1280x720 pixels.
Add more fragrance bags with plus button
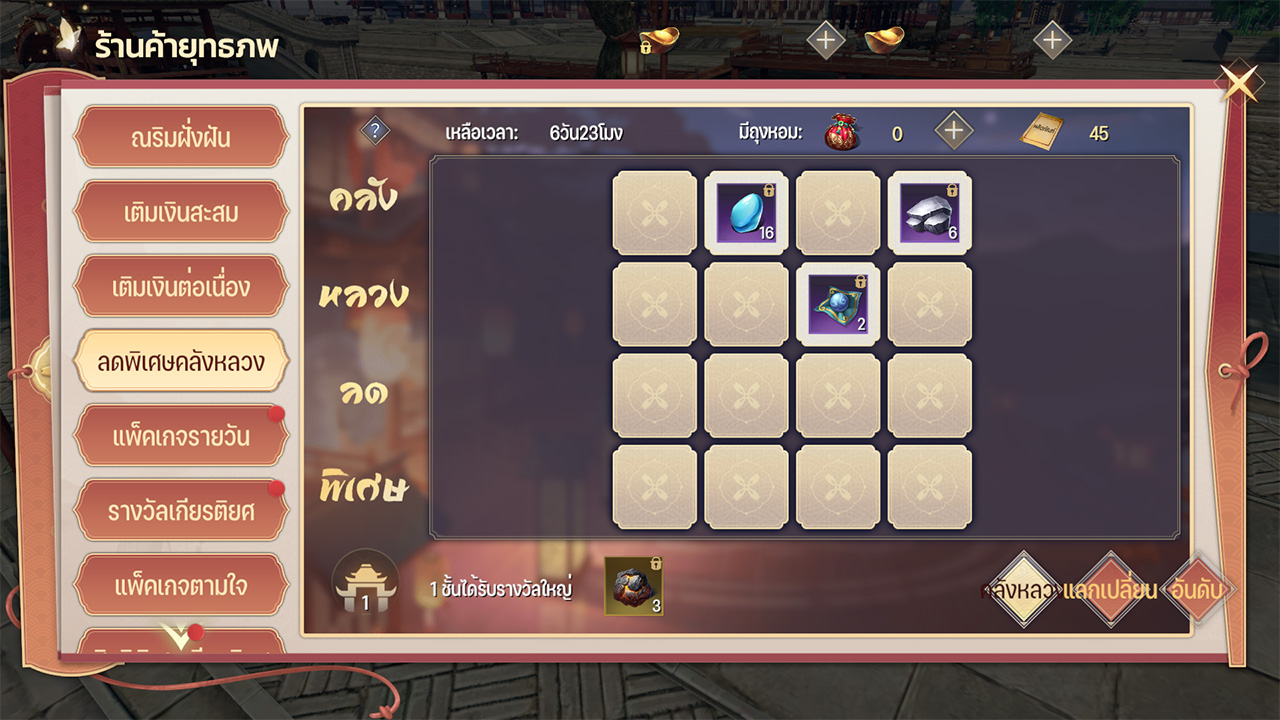(x=954, y=131)
